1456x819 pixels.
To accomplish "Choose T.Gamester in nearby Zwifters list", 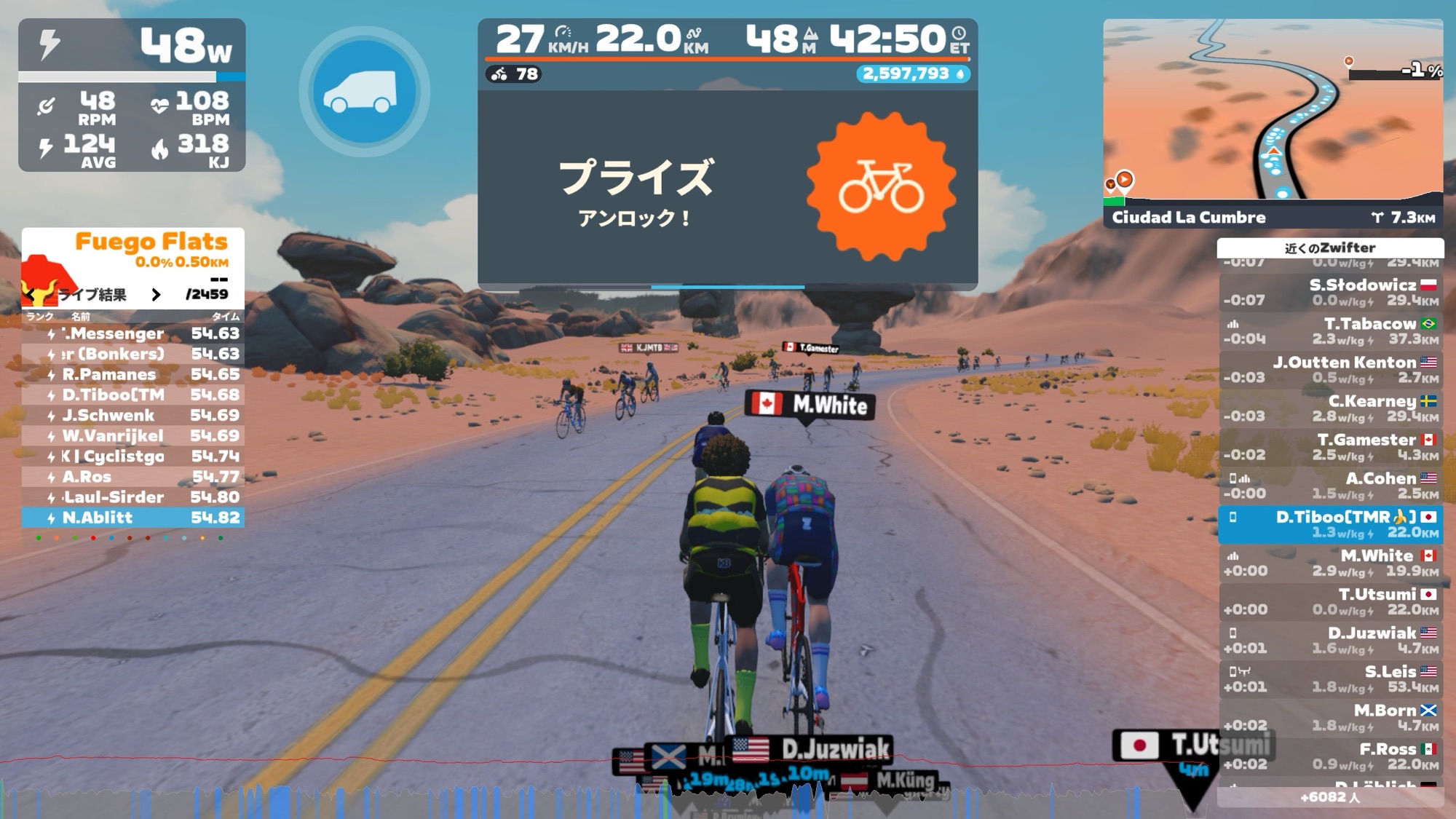I will pyautogui.click(x=1330, y=447).
